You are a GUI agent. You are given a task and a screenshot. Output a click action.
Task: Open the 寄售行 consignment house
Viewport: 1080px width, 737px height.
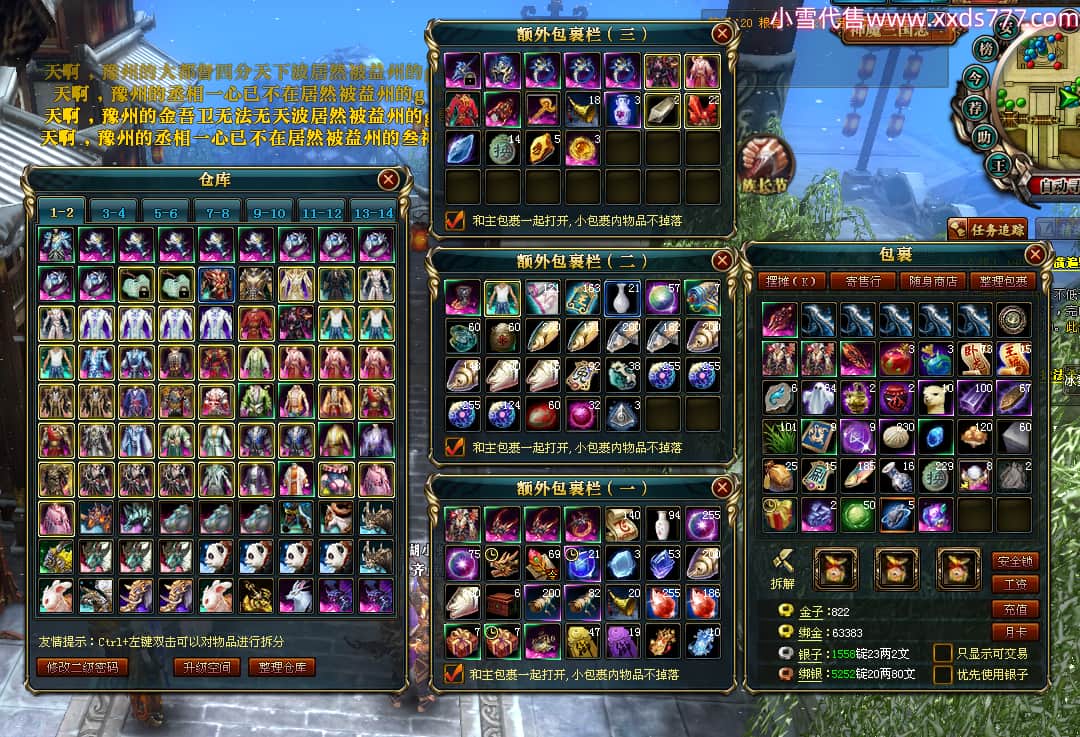(x=863, y=281)
